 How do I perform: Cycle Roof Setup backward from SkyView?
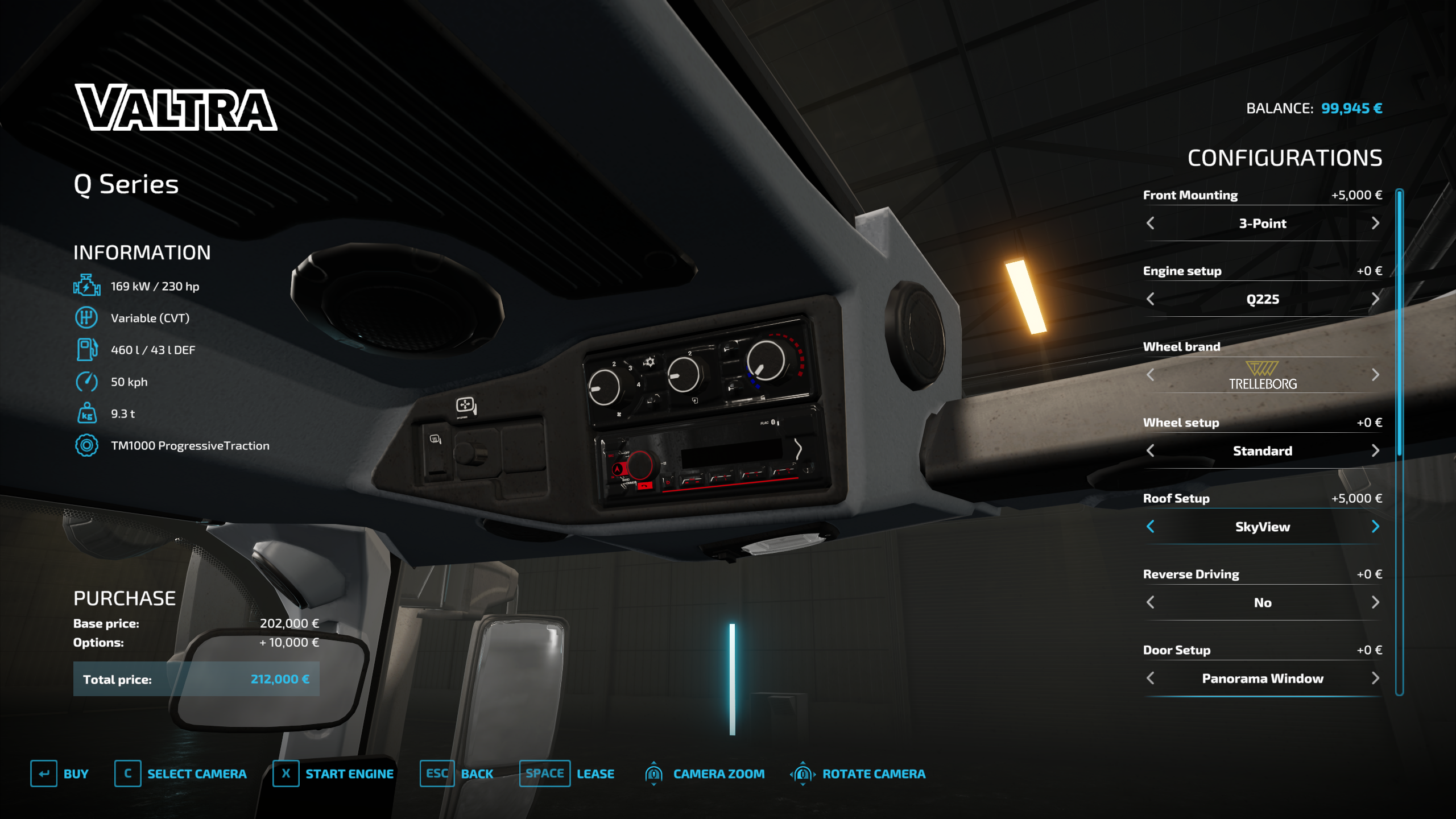[1151, 527]
